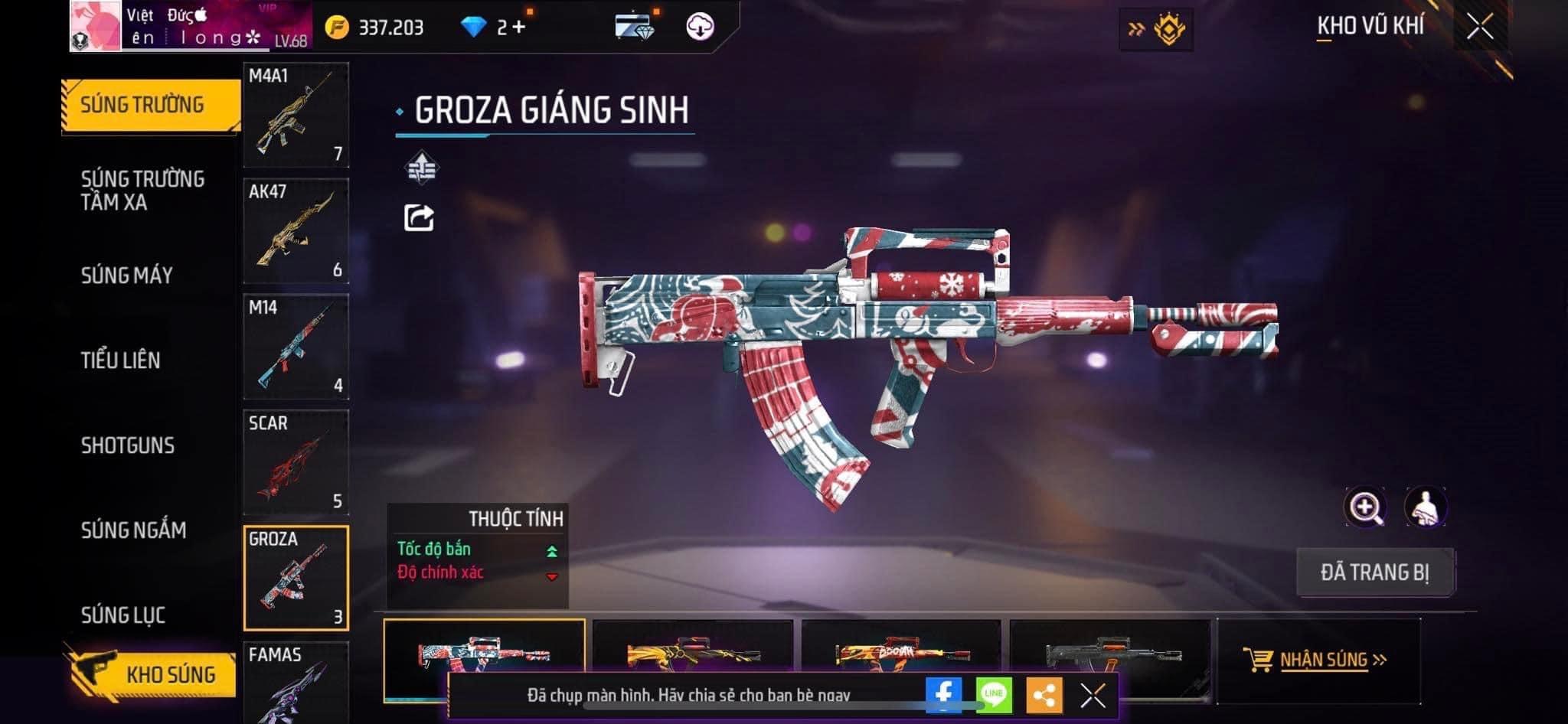Zoom in on the weapon with magnifier icon
Image resolution: width=1568 pixels, height=724 pixels.
coord(1364,507)
